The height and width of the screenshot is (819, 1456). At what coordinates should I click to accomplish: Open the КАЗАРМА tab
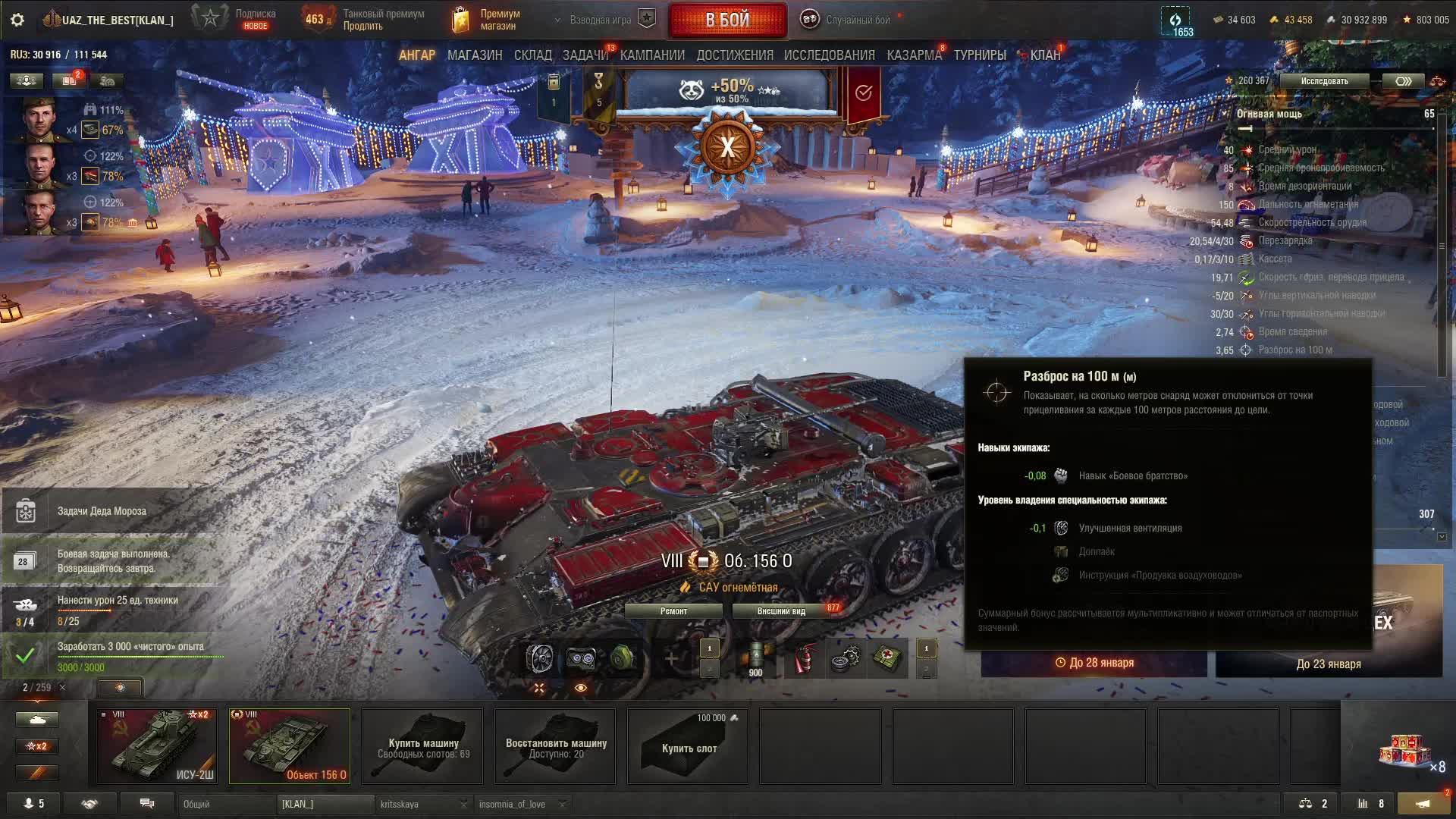(x=914, y=55)
